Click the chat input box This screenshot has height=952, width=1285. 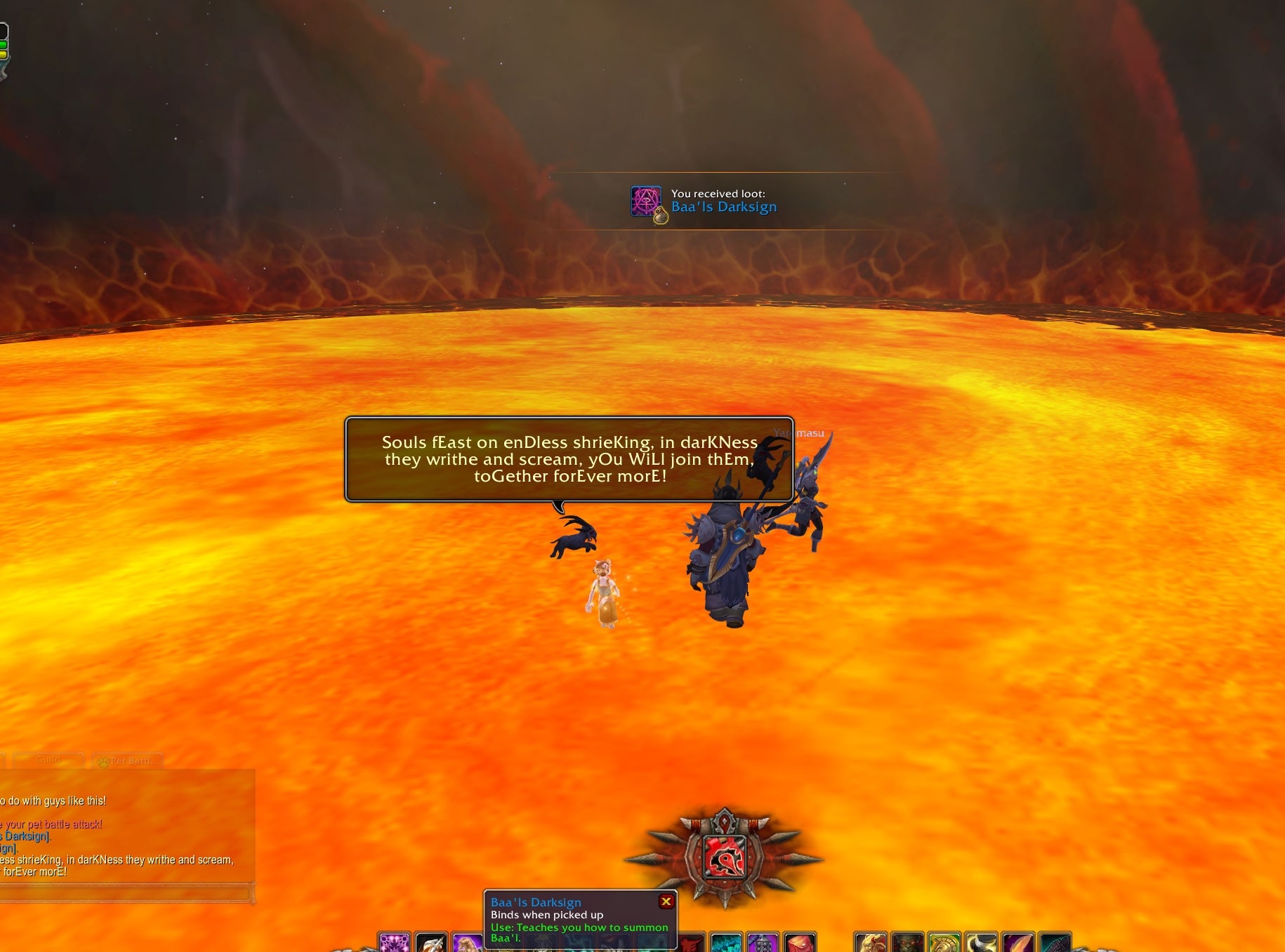pos(126,894)
